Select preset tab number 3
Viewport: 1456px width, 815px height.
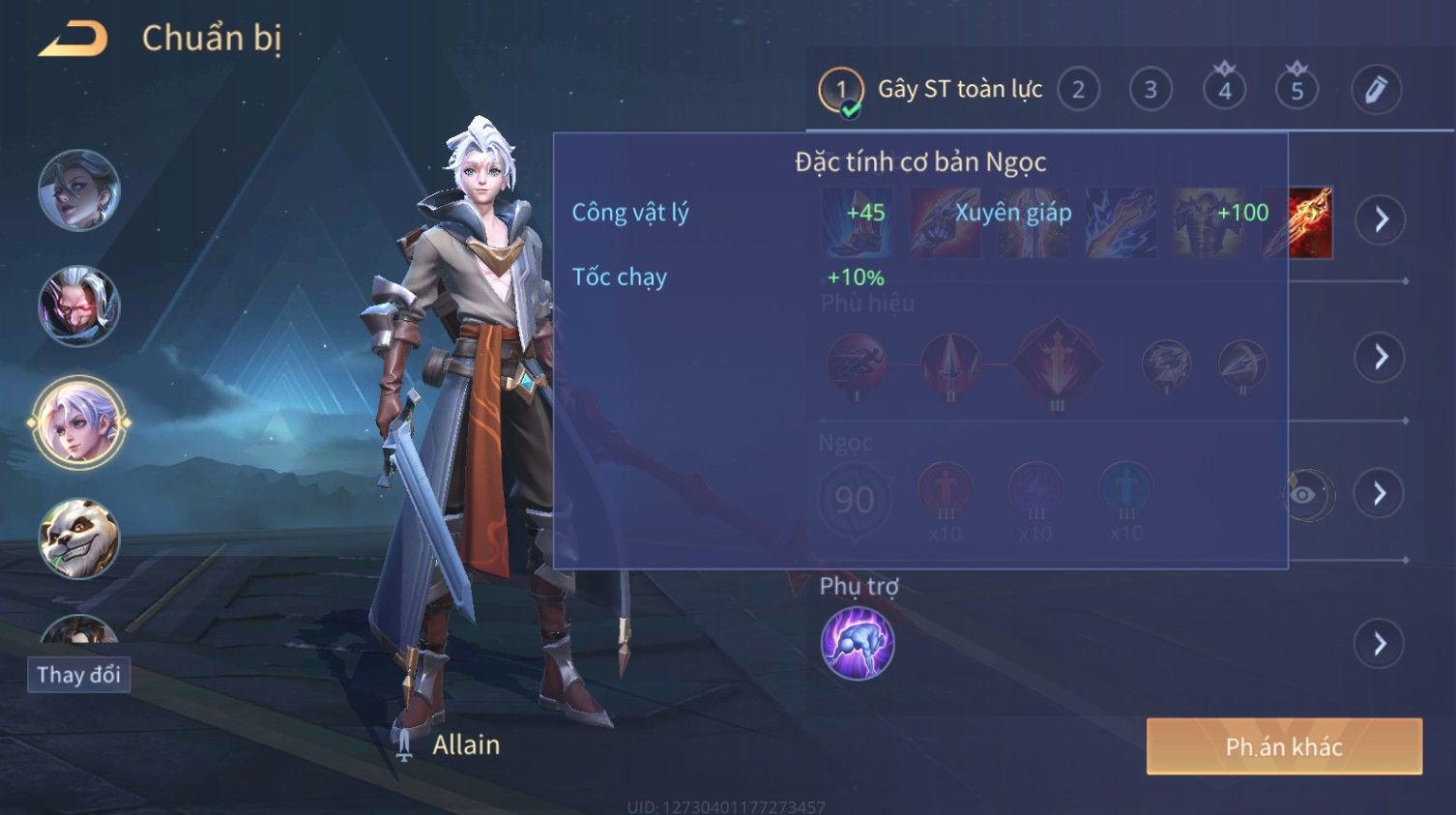1150,90
